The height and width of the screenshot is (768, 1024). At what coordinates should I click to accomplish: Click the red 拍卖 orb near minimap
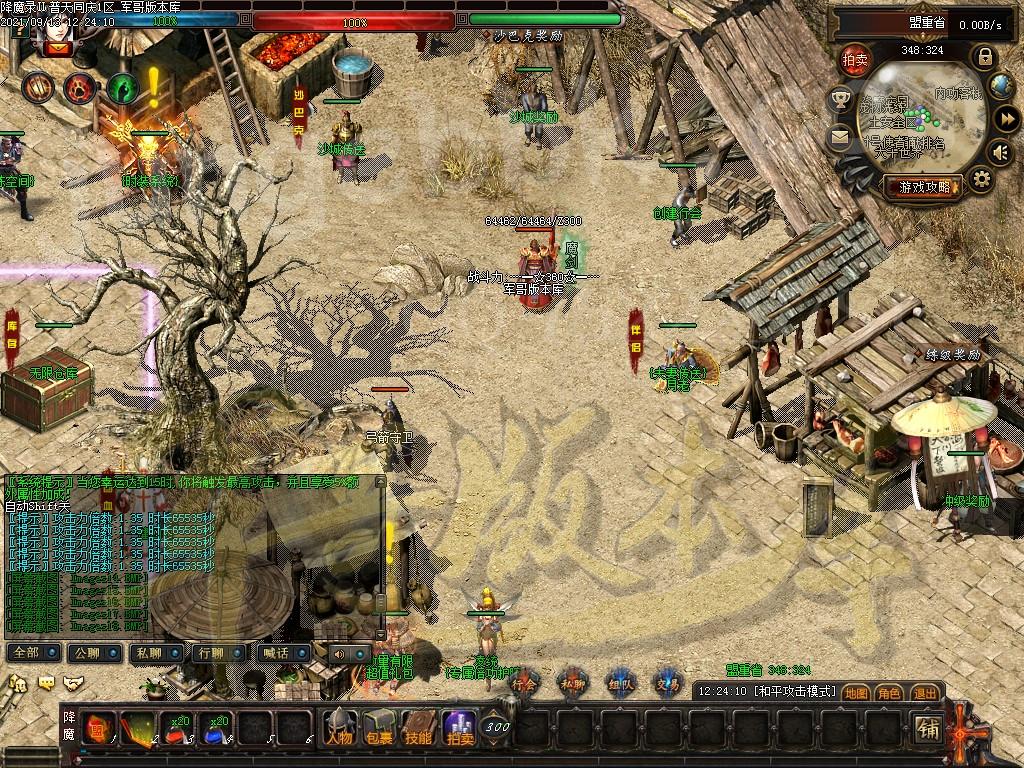pos(854,59)
